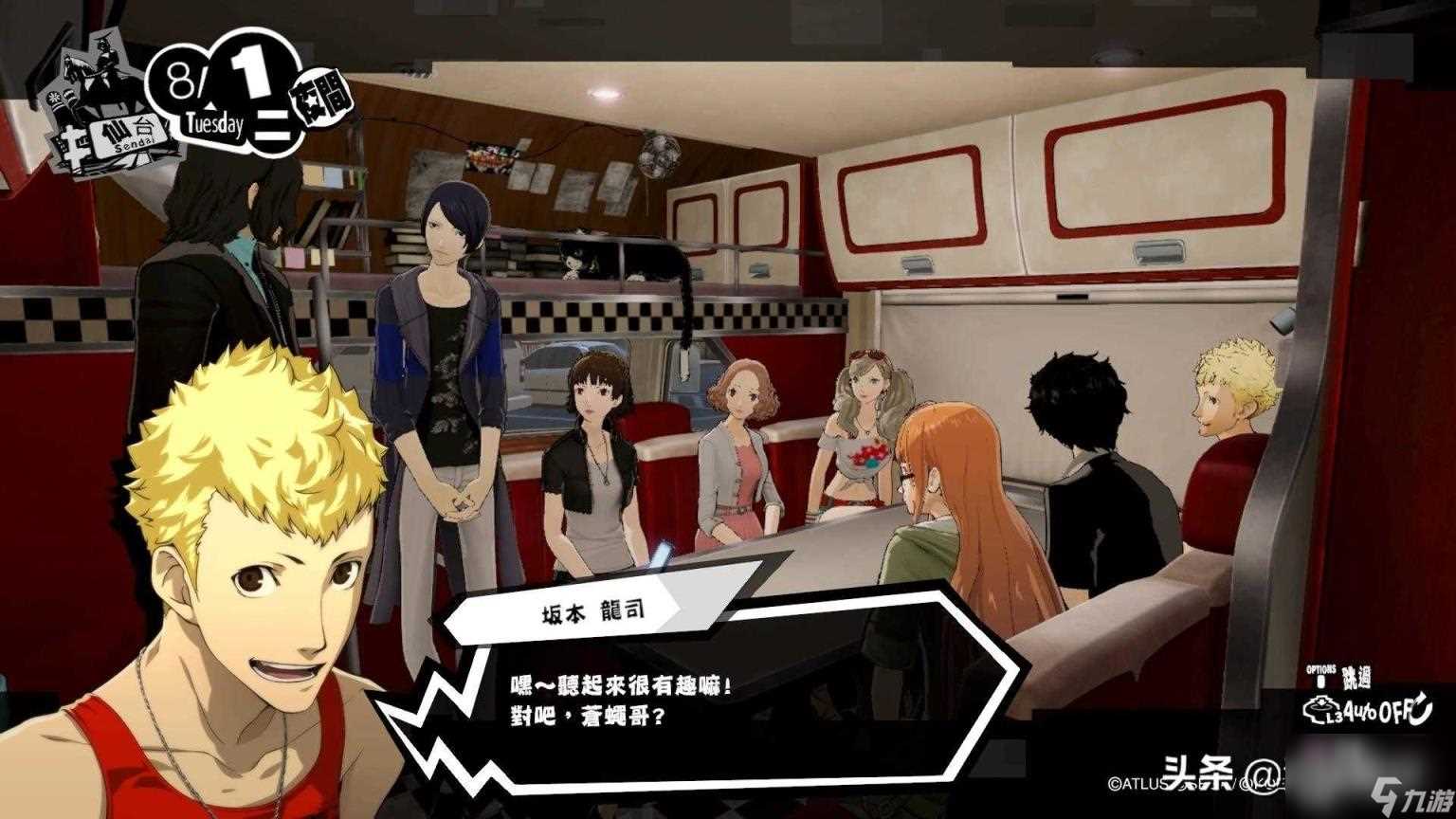This screenshot has width=1456, height=819.
Task: Enable dialogue skip via 跳過 control
Action: (1357, 677)
